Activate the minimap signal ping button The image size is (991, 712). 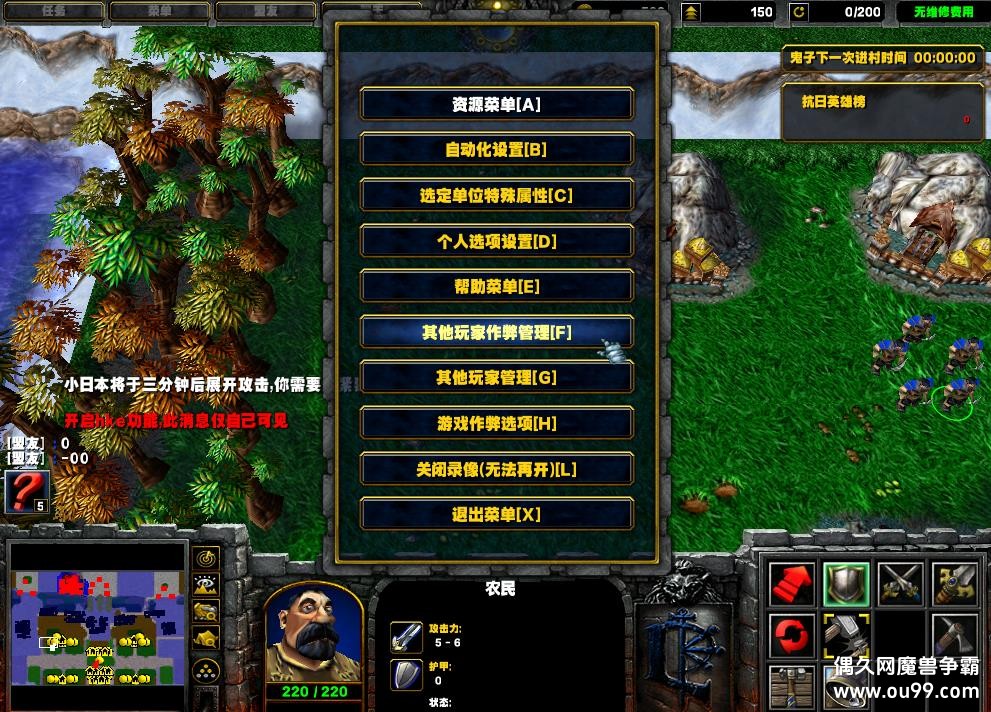(207, 558)
